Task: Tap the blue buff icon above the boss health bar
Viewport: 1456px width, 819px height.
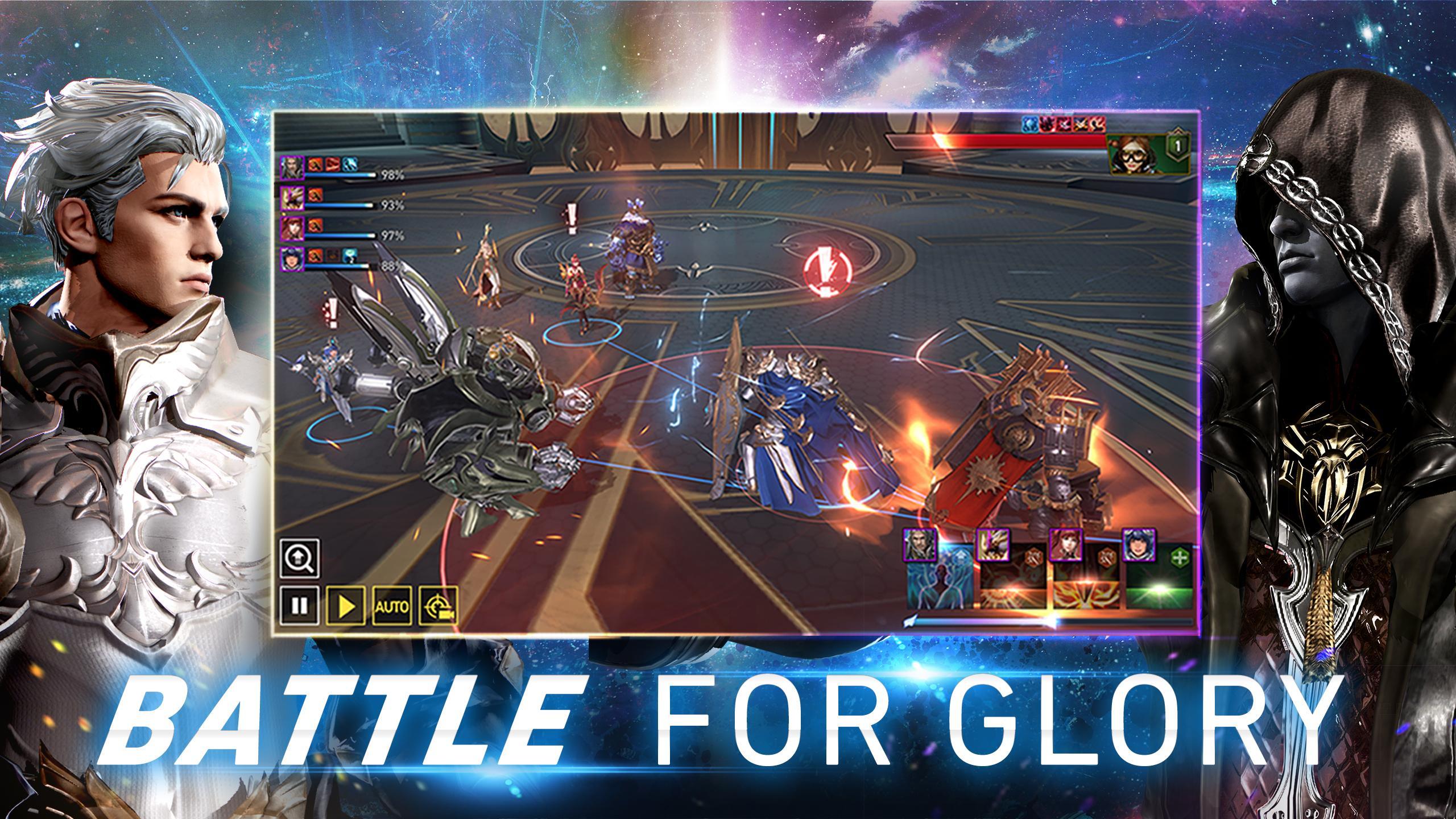Action: [1029, 125]
